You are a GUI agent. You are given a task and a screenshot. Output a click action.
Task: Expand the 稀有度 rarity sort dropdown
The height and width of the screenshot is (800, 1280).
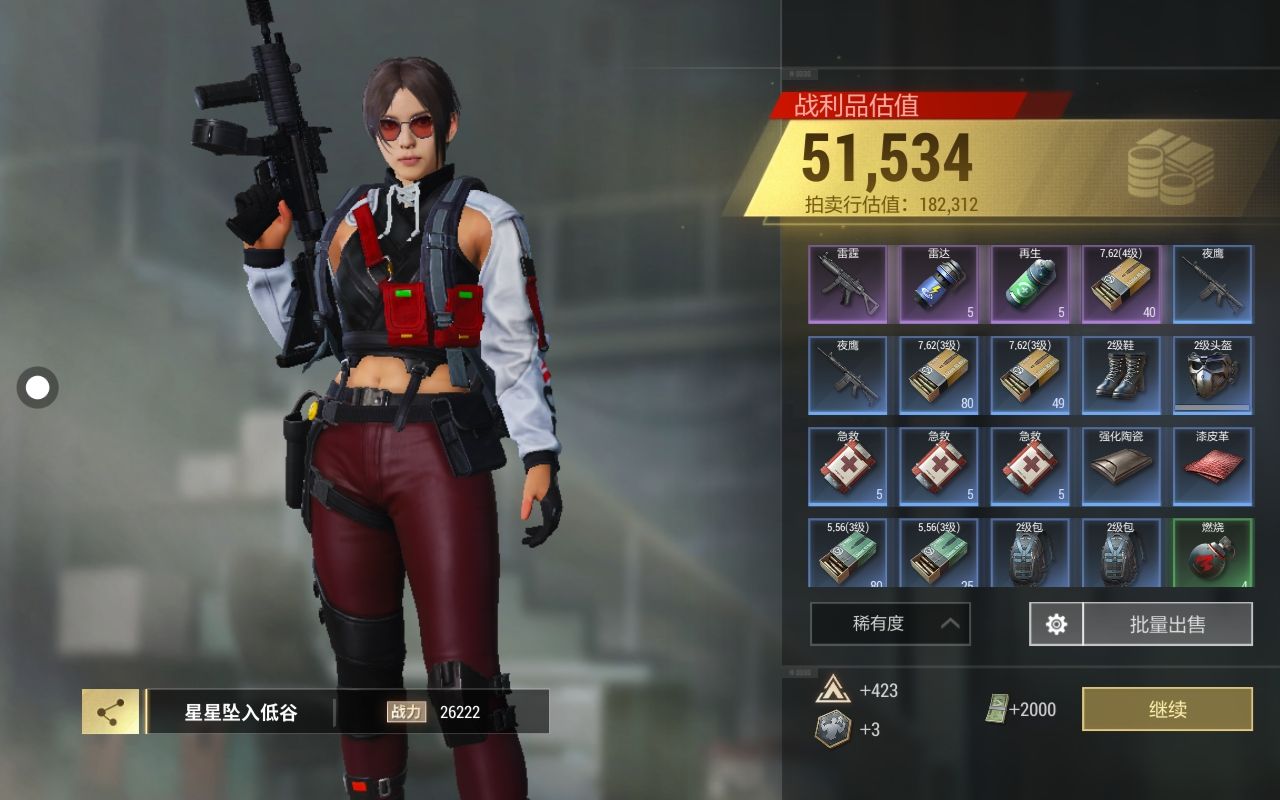coord(890,624)
